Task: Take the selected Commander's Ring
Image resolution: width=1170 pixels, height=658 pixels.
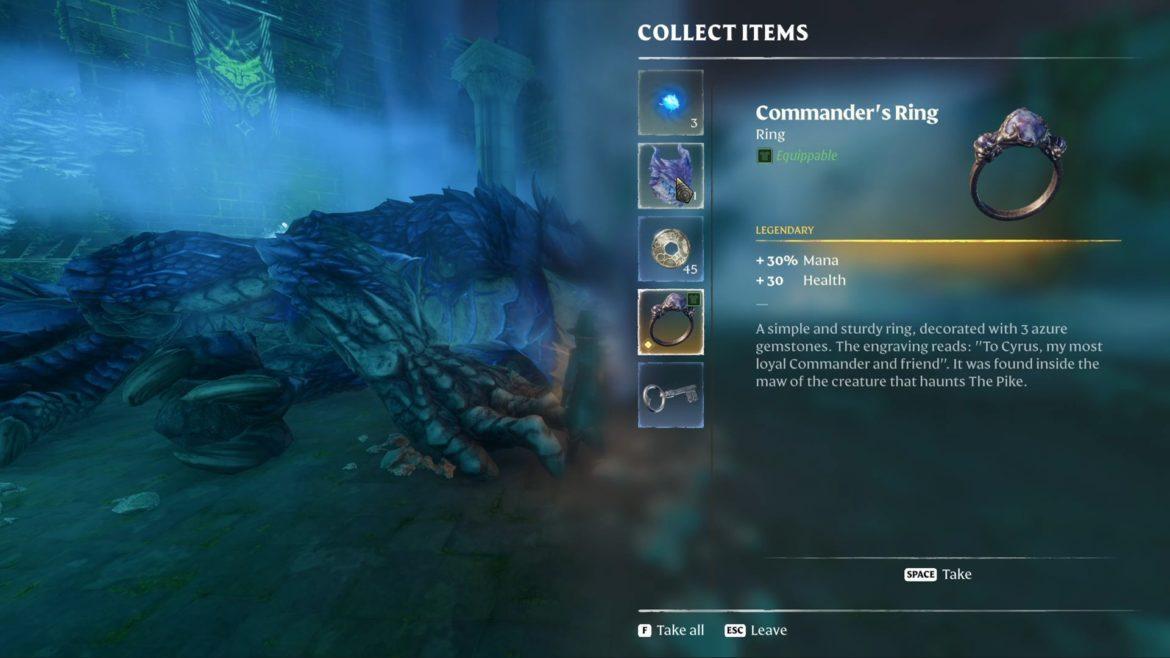Action: (x=938, y=574)
